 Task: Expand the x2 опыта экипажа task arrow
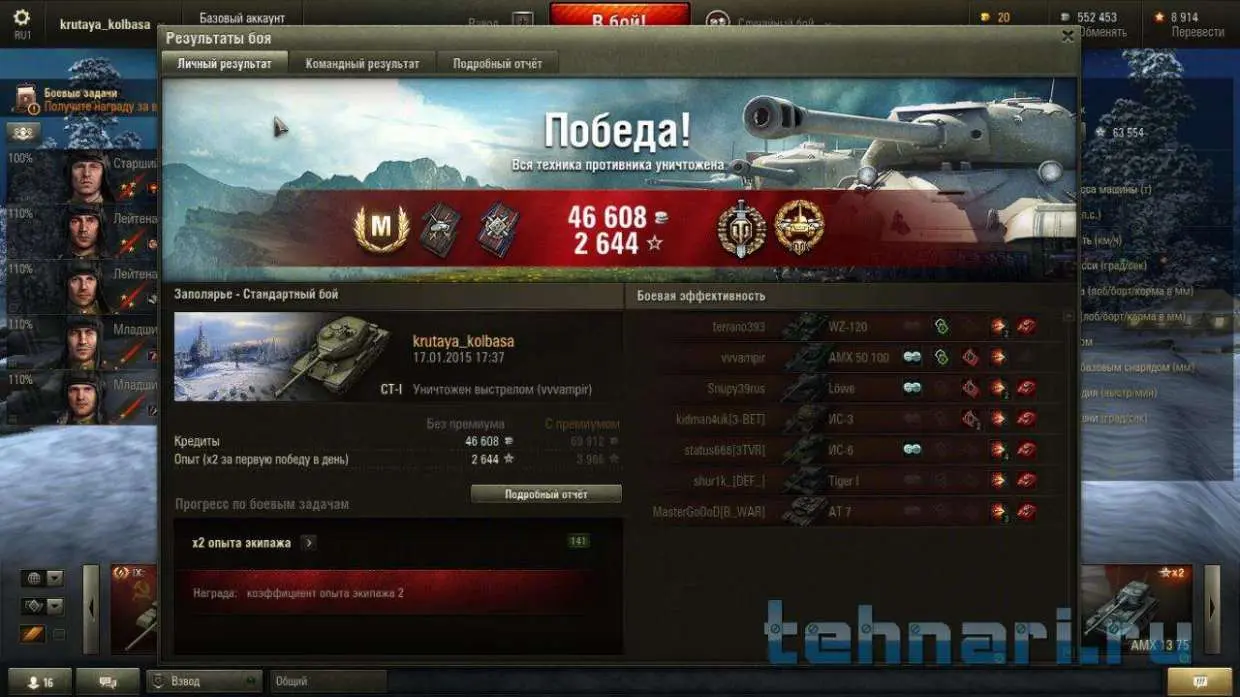point(309,542)
